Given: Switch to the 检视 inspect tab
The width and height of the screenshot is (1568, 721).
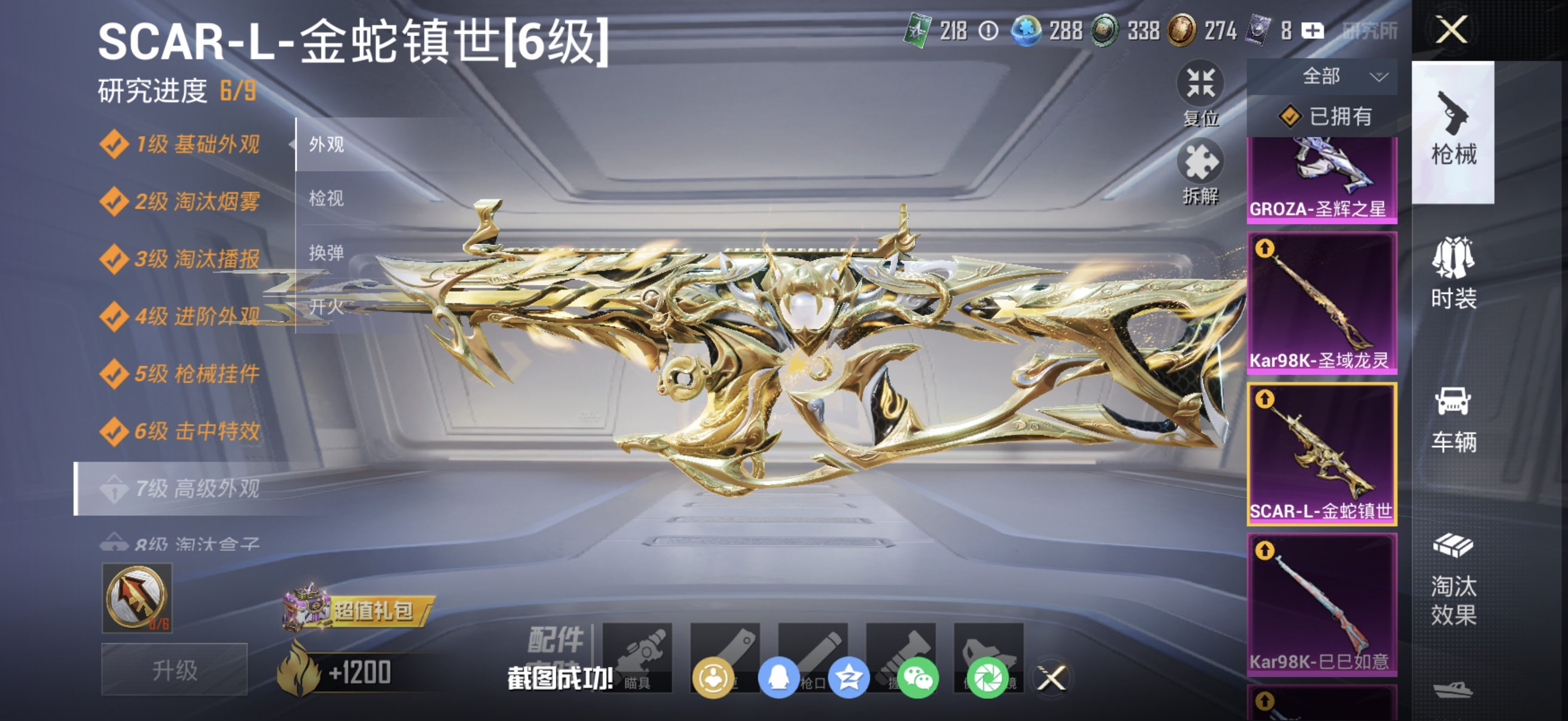Looking at the screenshot, I should 326,198.
